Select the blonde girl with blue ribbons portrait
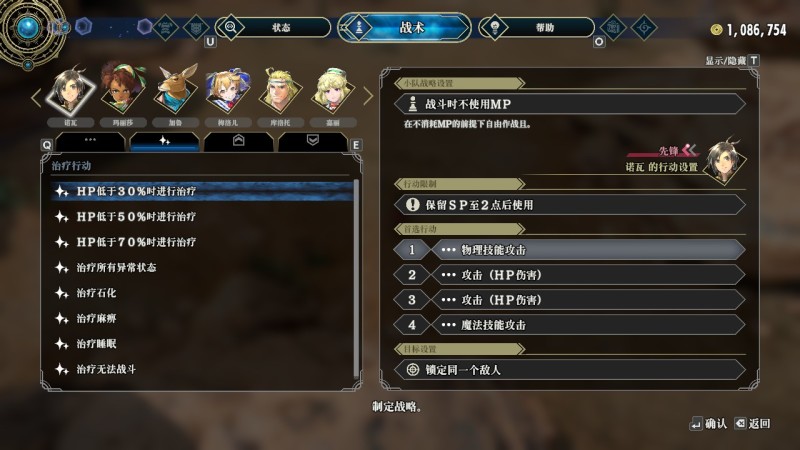 point(227,91)
